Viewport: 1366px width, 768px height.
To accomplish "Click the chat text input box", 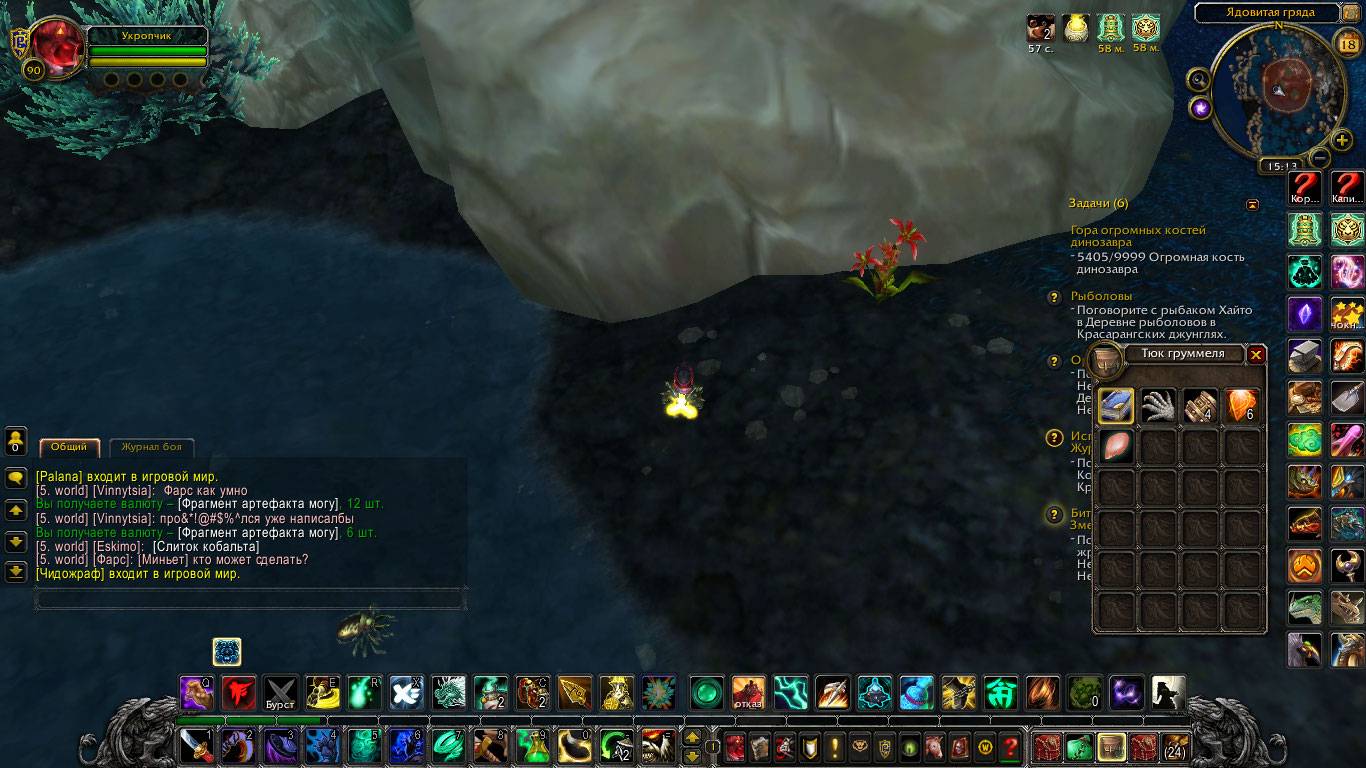I will point(250,599).
